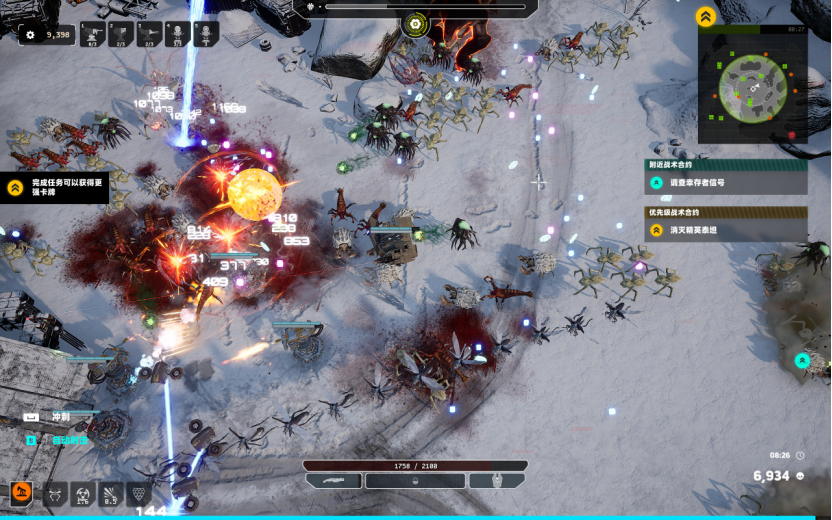Select the rifle weapon slot
Viewport: 832px width, 520px height.
click(334, 481)
